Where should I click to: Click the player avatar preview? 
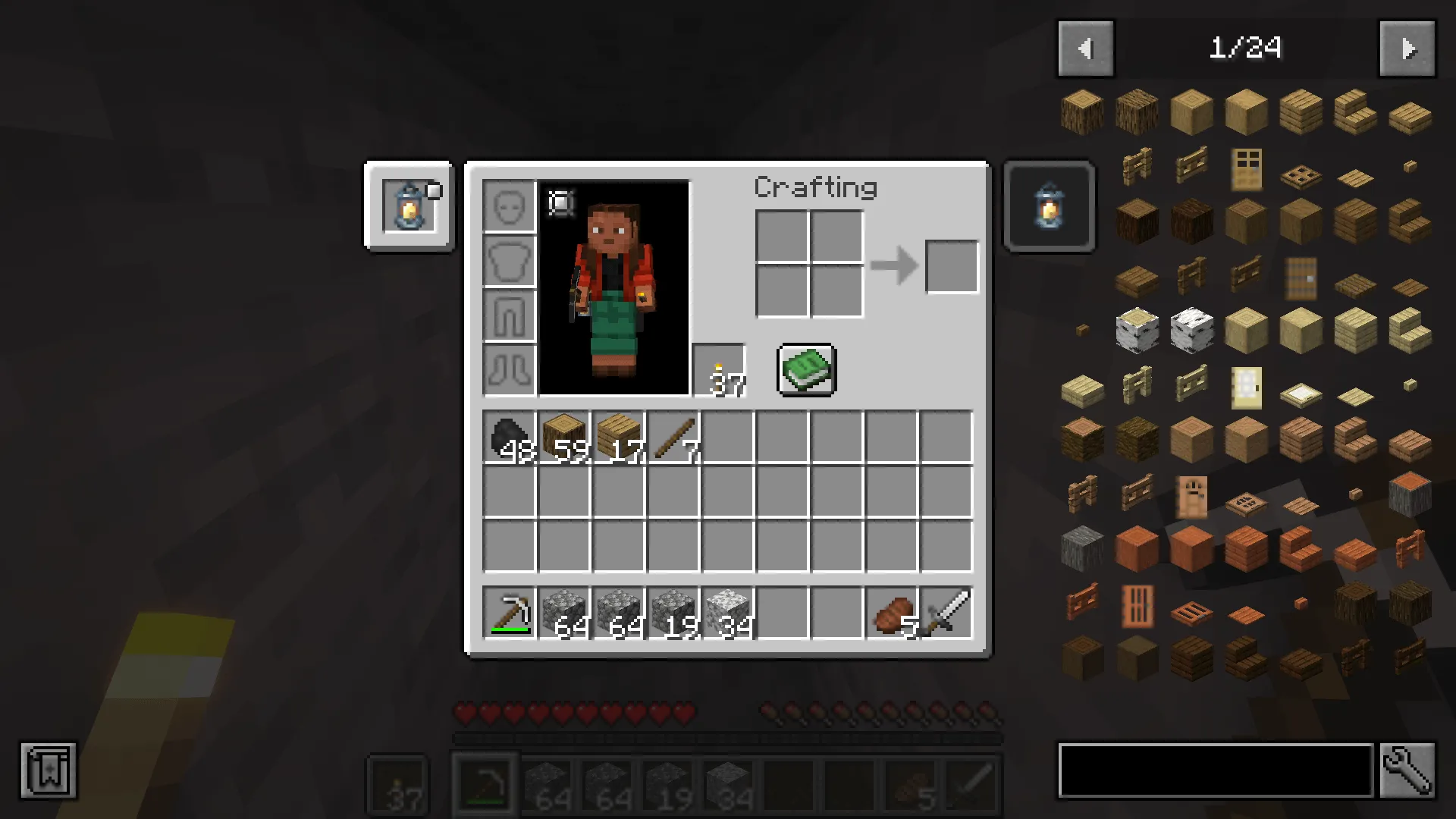click(x=614, y=288)
